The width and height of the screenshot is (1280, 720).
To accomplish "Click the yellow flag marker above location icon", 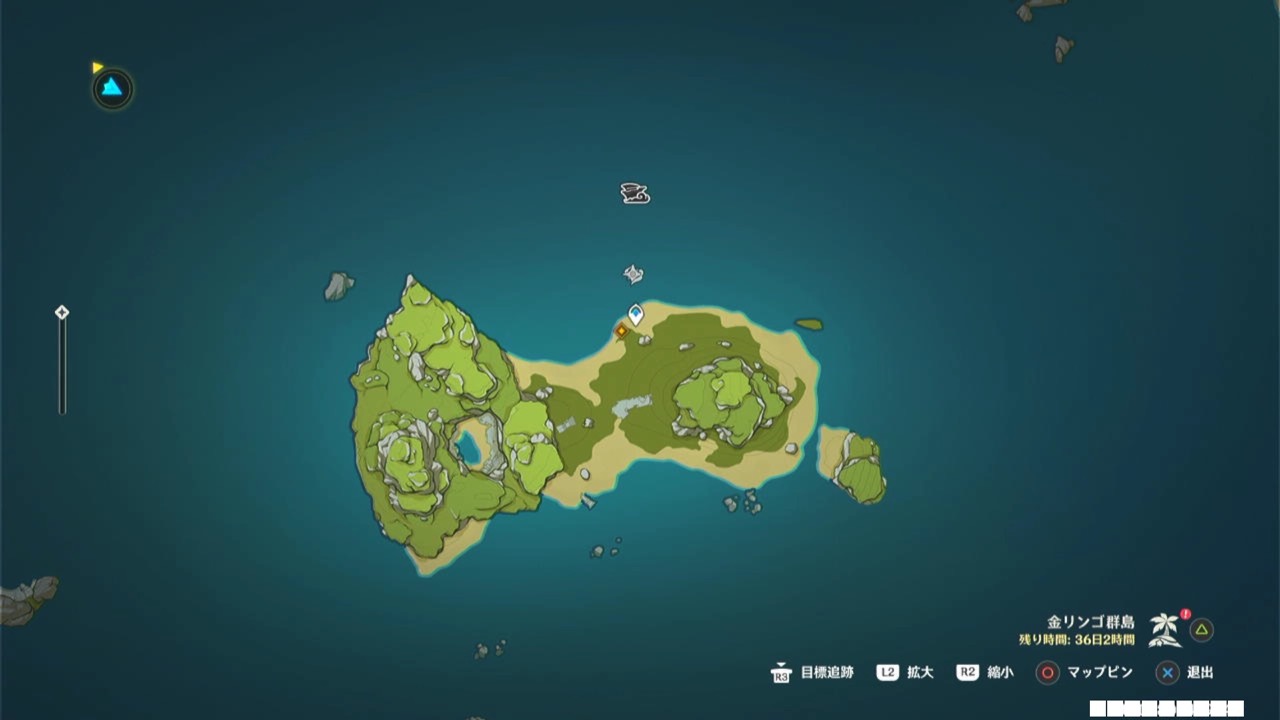I will pos(98,66).
